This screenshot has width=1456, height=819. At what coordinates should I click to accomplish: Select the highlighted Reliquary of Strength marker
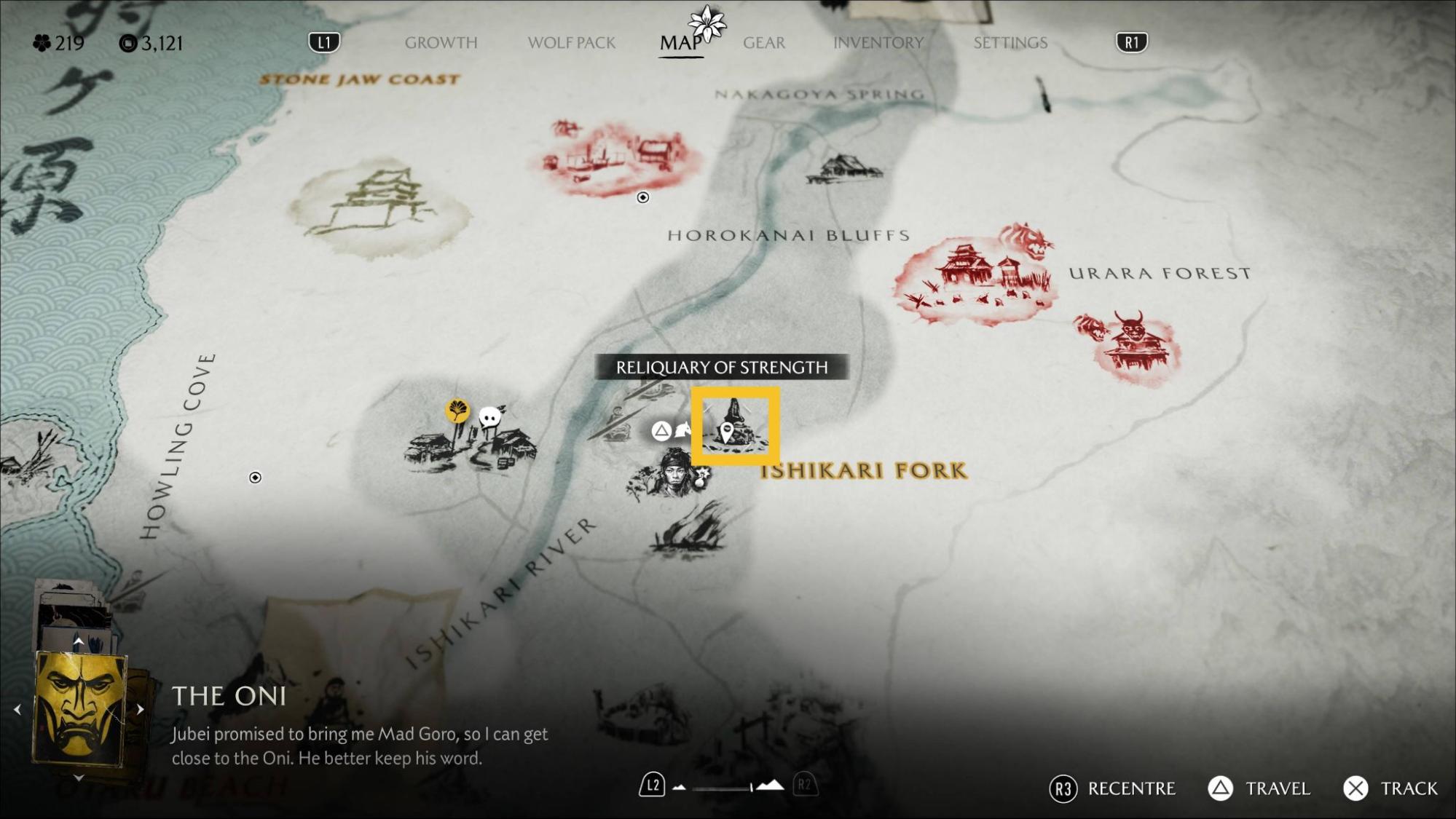(x=735, y=427)
